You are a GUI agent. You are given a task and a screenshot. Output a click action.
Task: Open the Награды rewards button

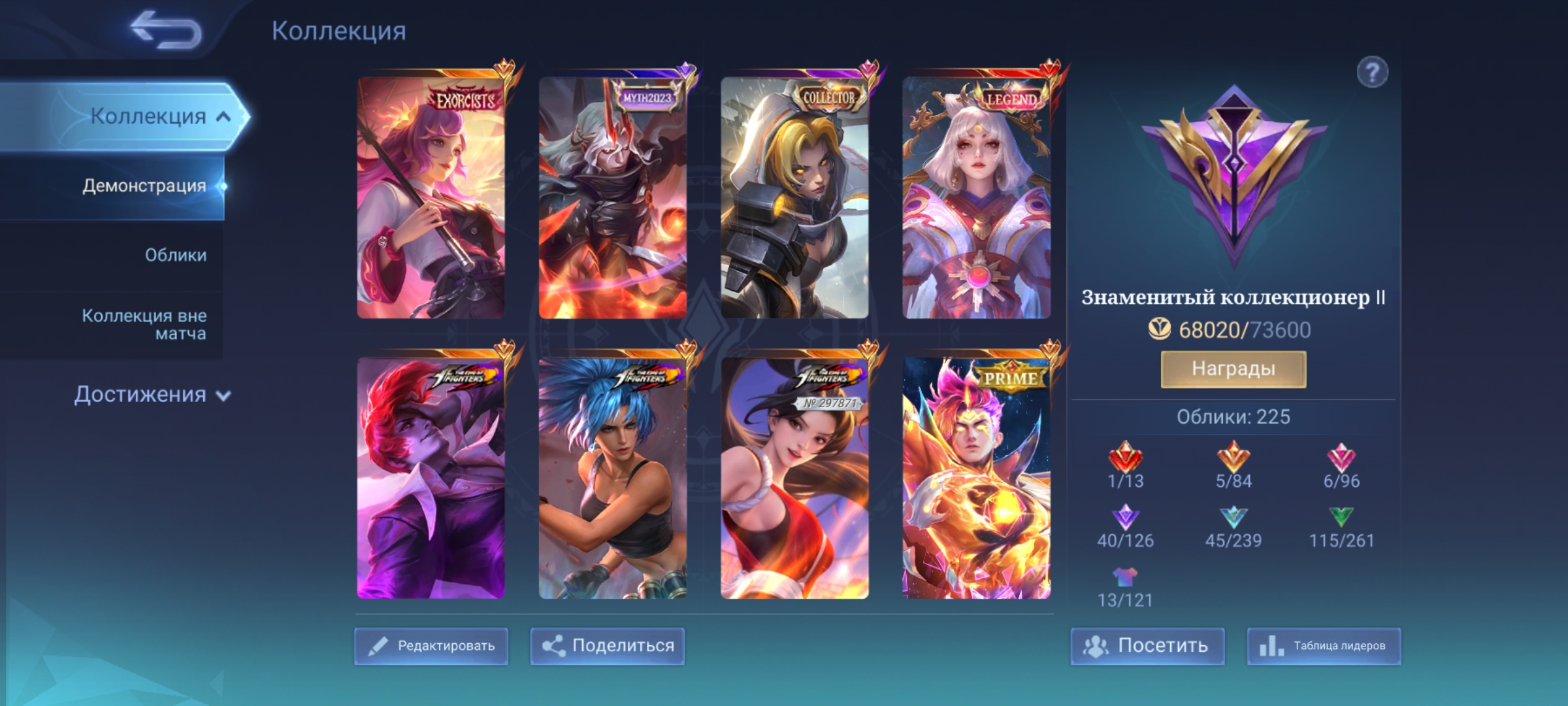coord(1233,369)
